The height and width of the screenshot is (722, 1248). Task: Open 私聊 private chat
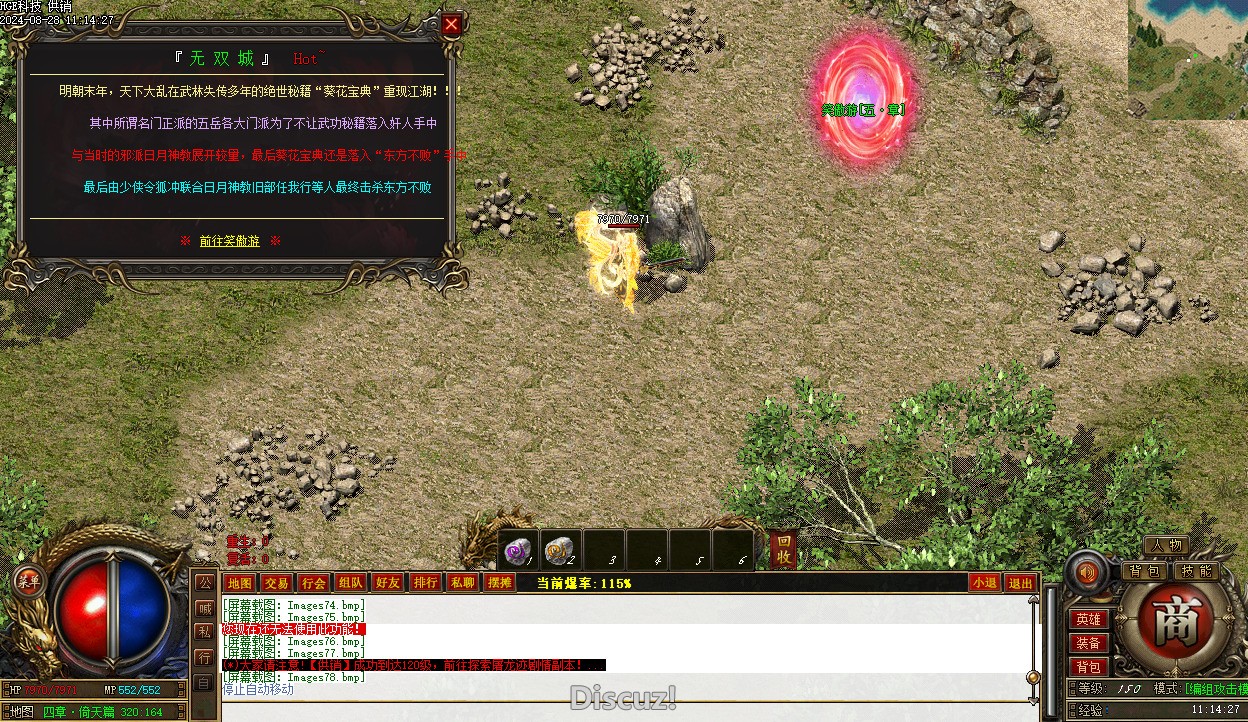[462, 583]
